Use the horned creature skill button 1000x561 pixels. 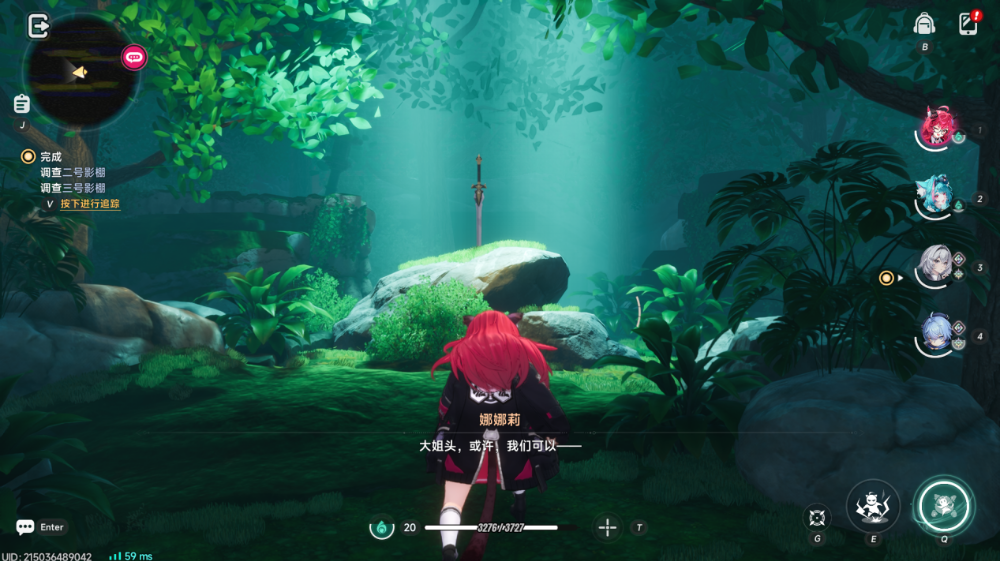pyautogui.click(x=873, y=505)
